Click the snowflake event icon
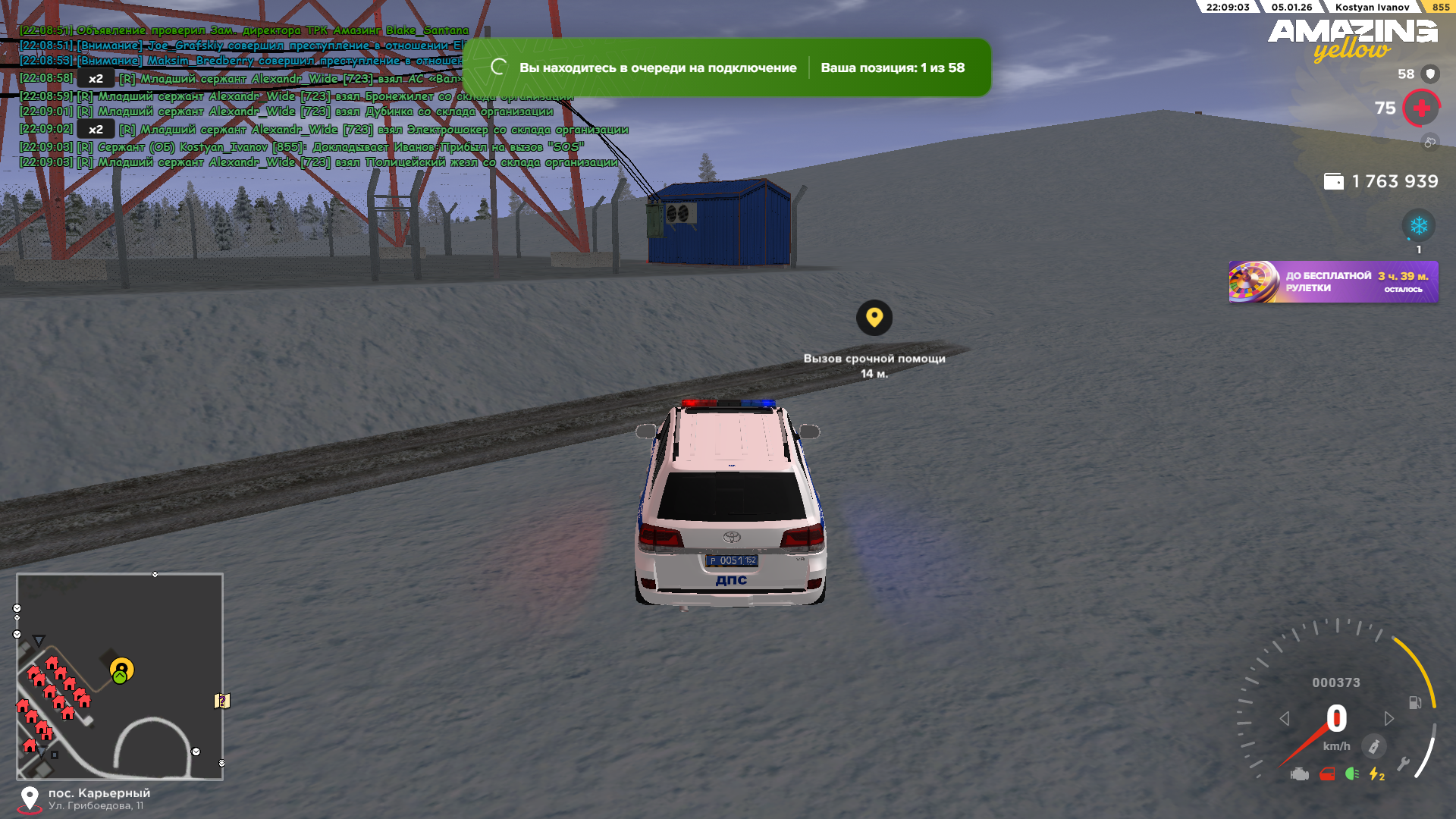1456x819 pixels. [1418, 226]
